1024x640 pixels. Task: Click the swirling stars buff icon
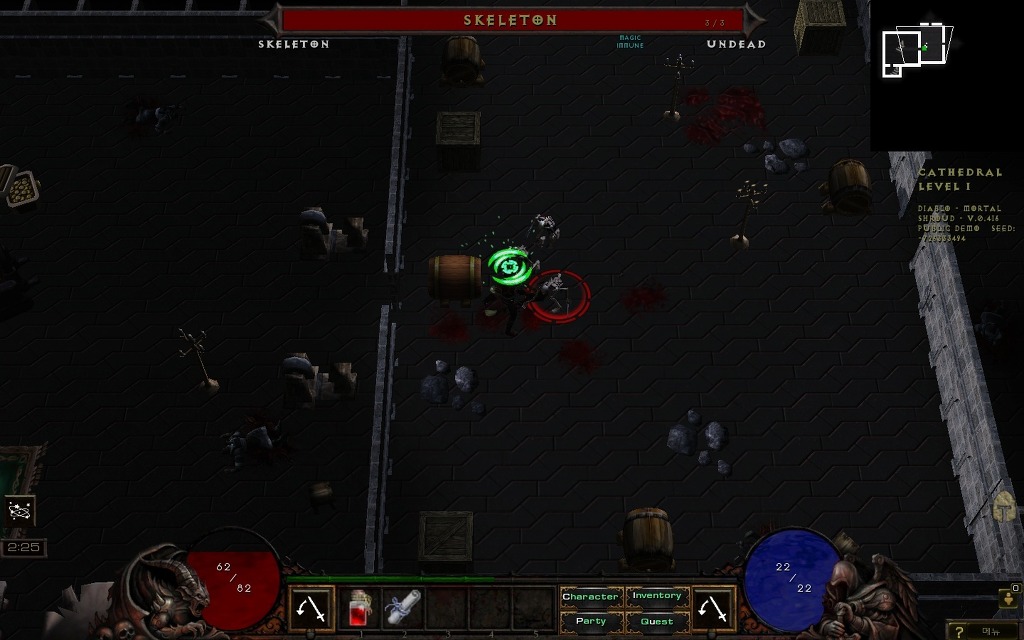pos(20,511)
